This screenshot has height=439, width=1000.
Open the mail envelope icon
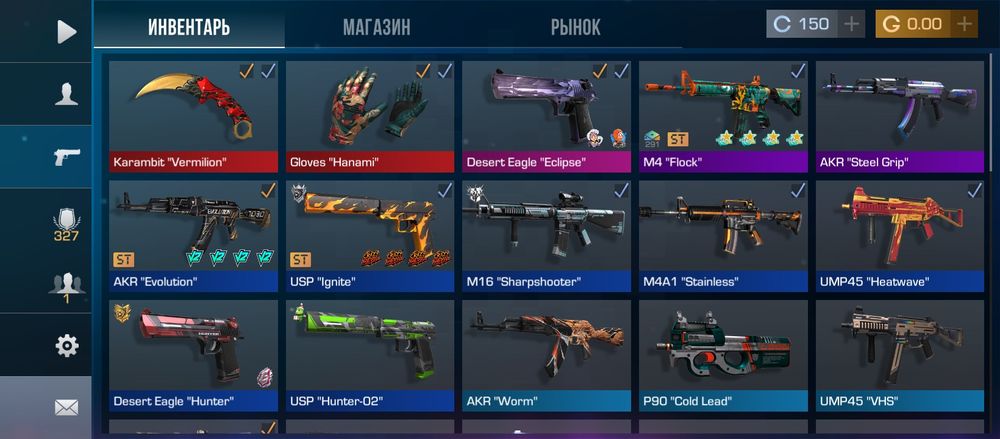pyautogui.click(x=66, y=407)
